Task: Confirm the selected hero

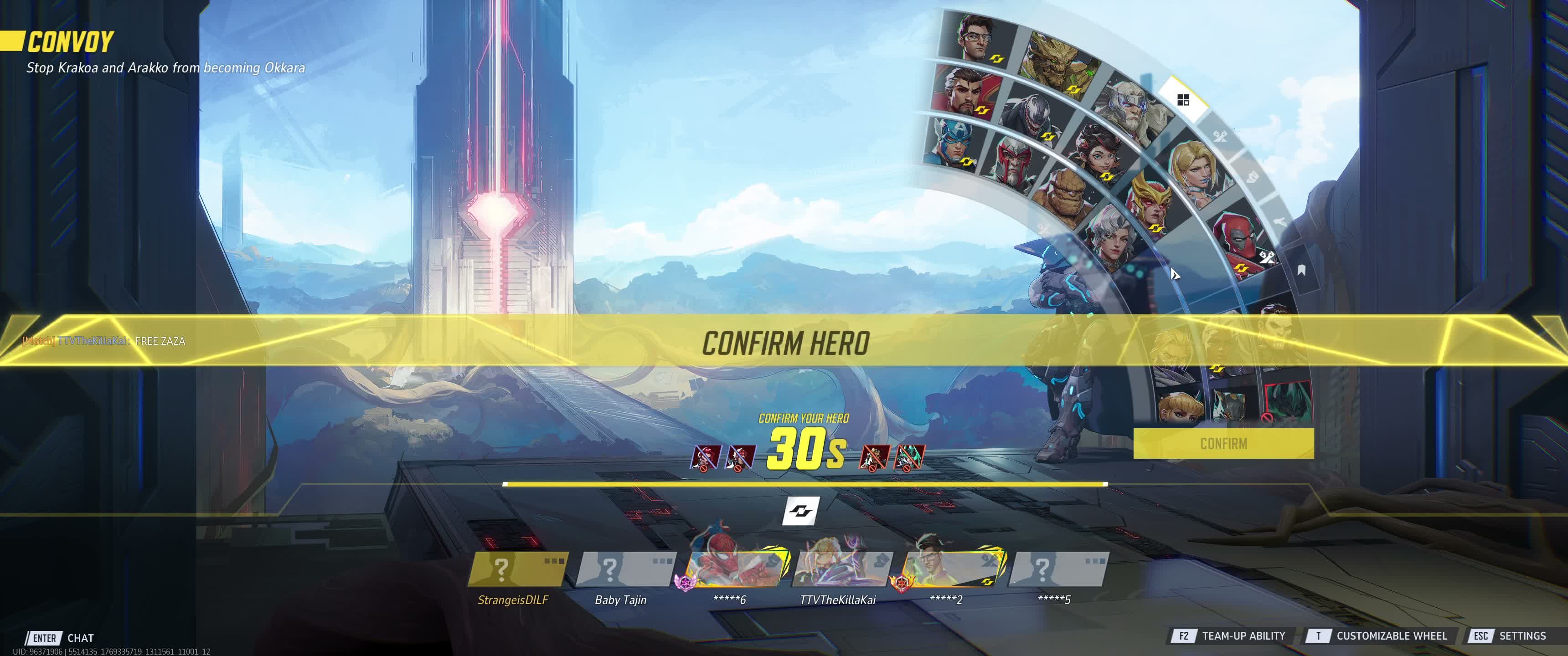Action: pos(1223,444)
